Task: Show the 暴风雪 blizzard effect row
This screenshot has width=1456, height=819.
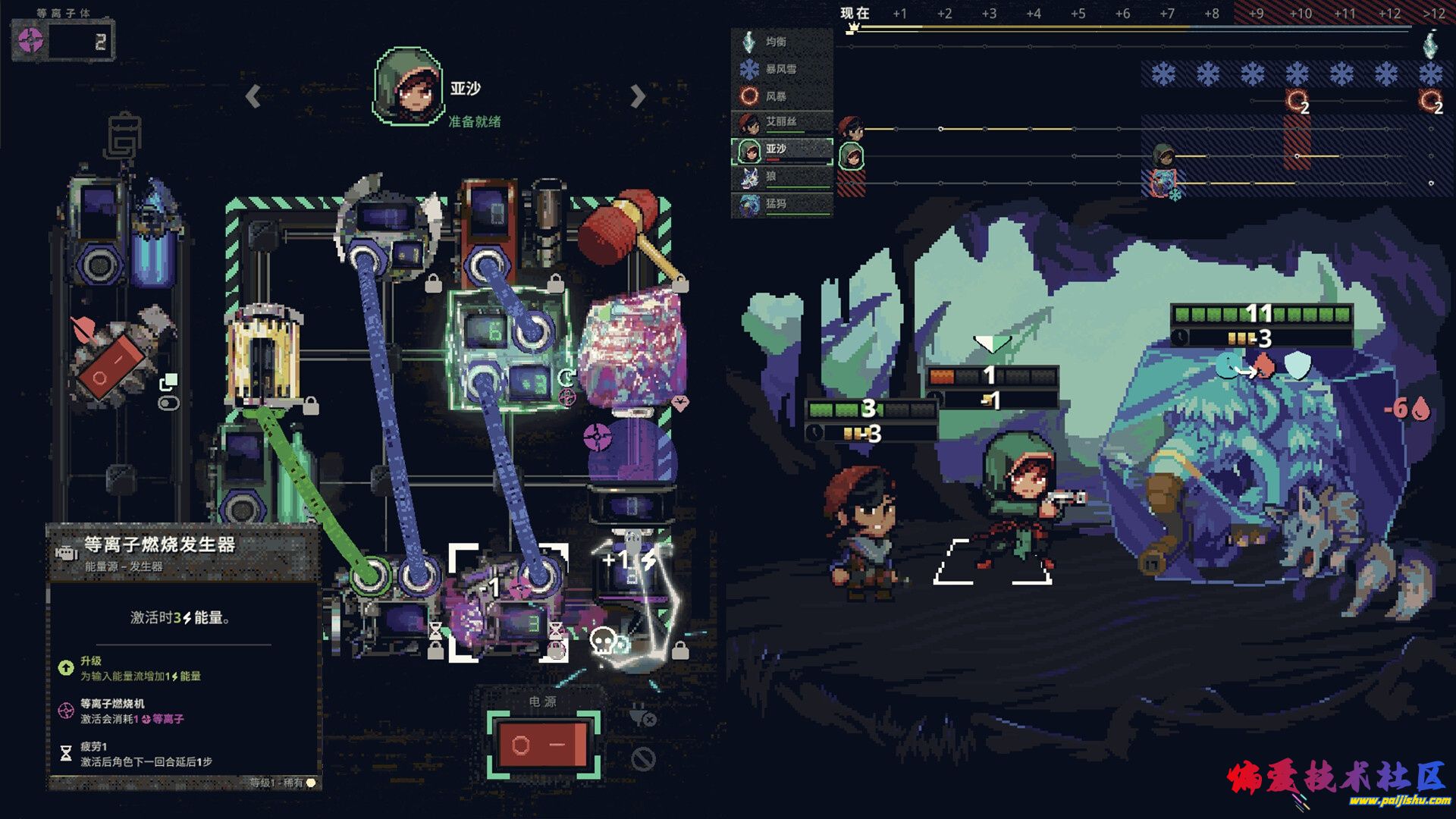Action: [x=781, y=70]
